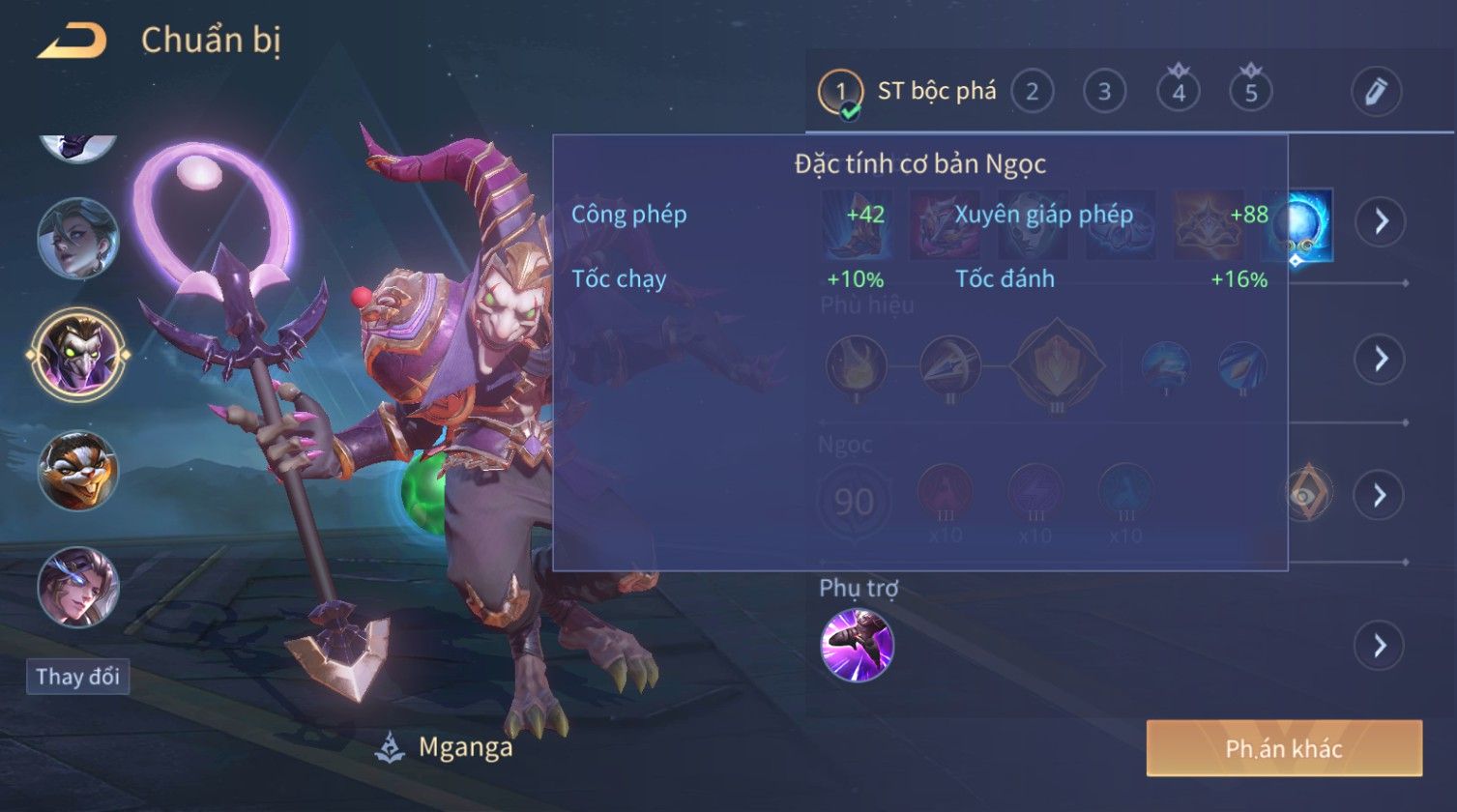The height and width of the screenshot is (812, 1457).
Task: Select build preset 3 tab
Action: 1104,92
